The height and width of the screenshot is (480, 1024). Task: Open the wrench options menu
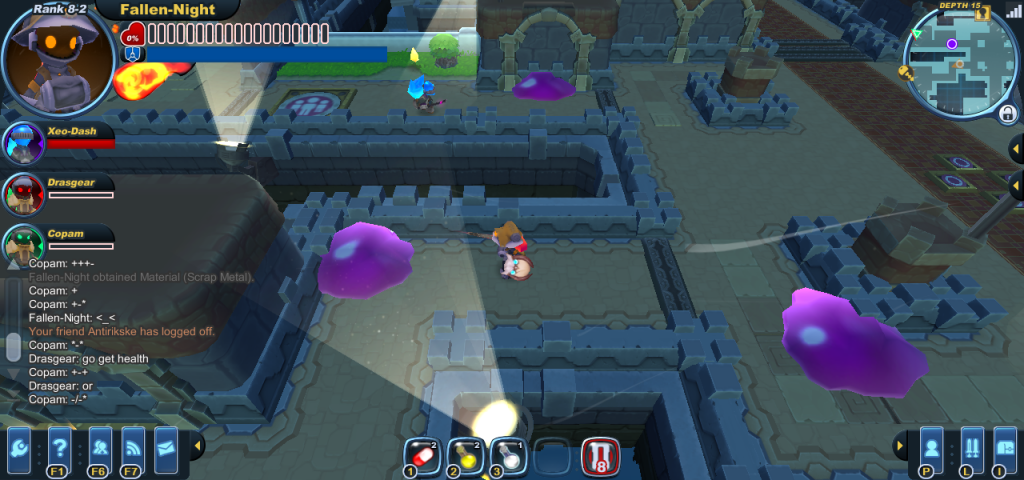(x=20, y=445)
